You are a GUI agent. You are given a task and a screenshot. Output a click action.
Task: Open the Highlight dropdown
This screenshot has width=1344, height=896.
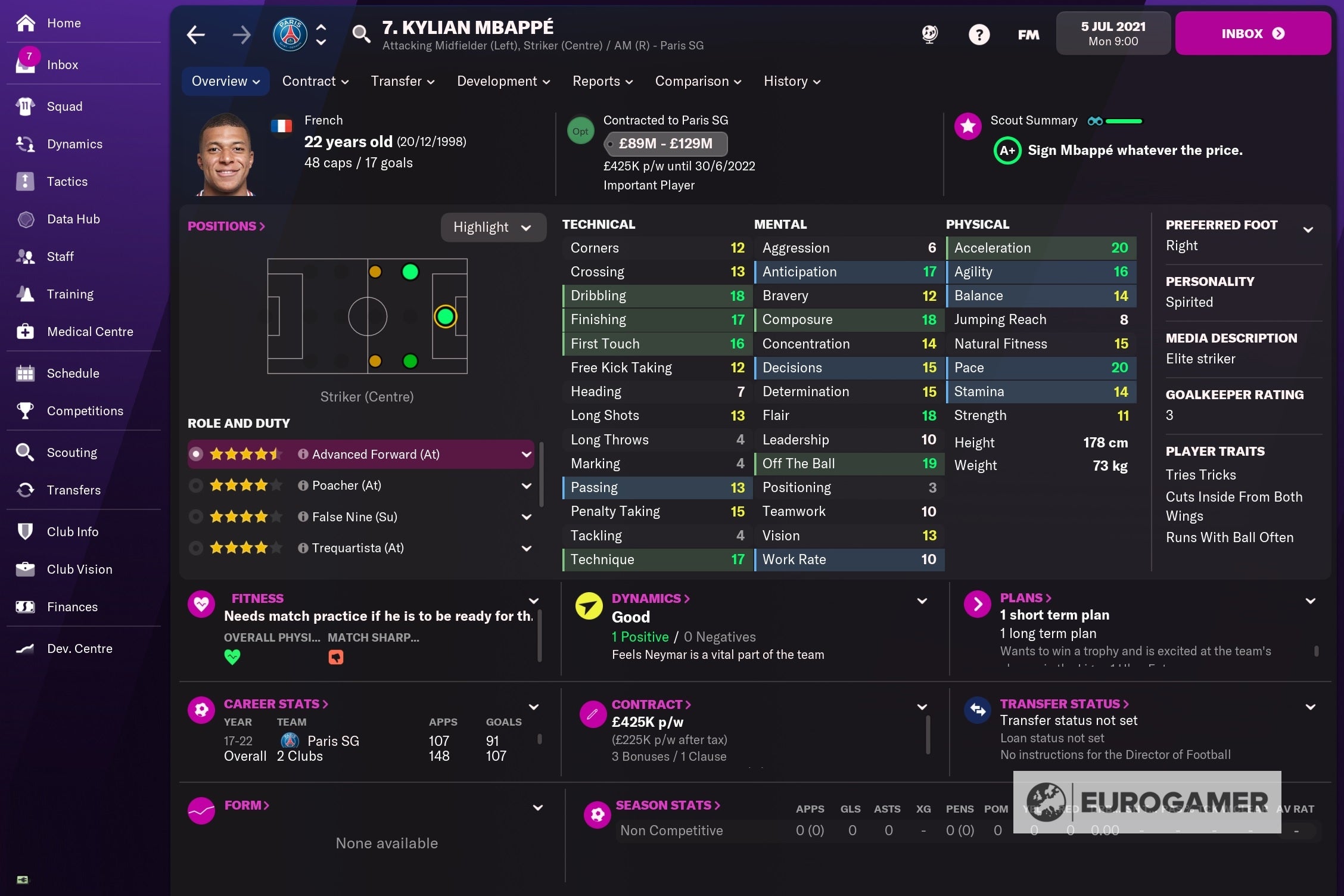(x=493, y=227)
